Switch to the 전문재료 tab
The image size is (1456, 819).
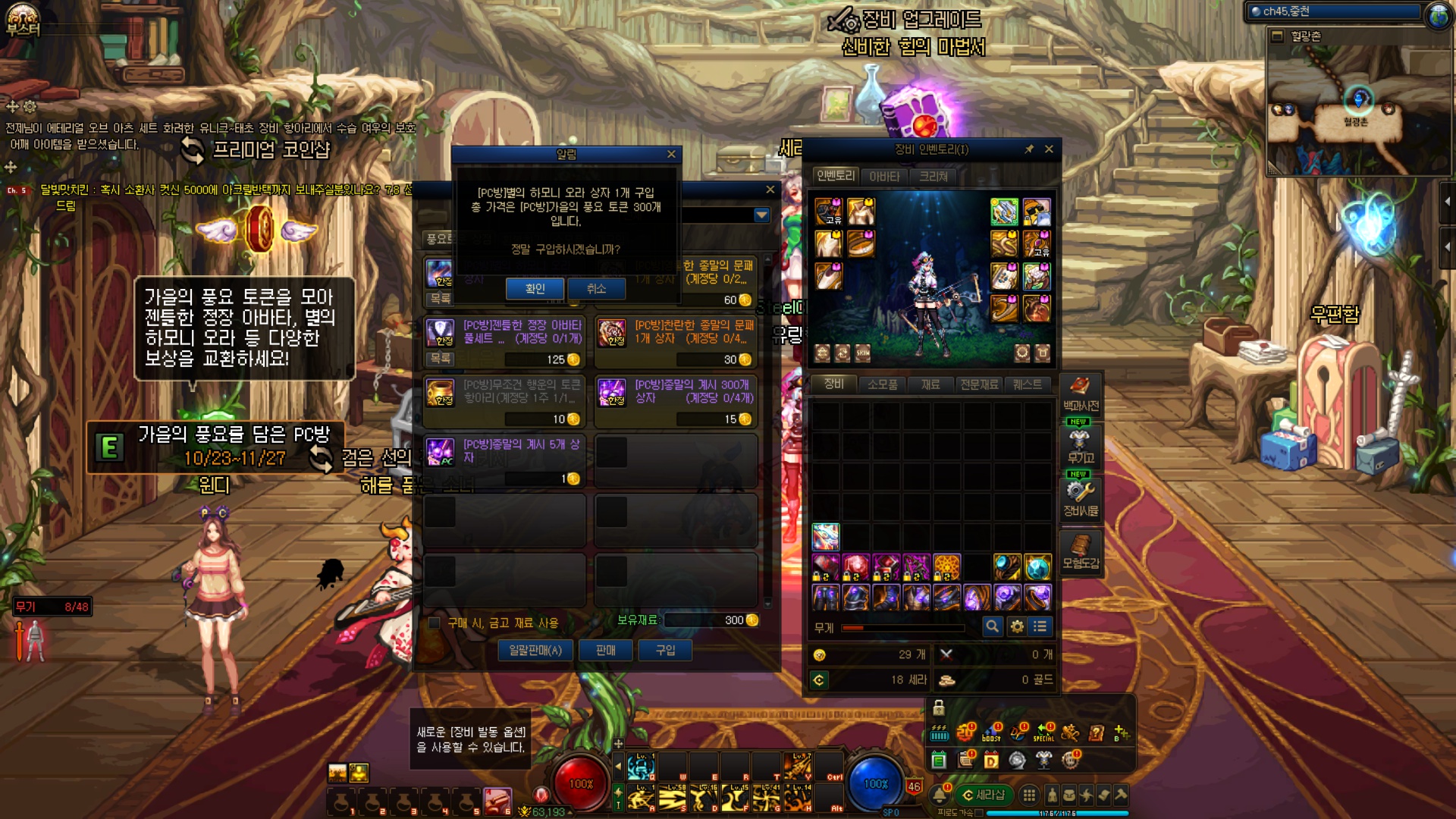979,384
